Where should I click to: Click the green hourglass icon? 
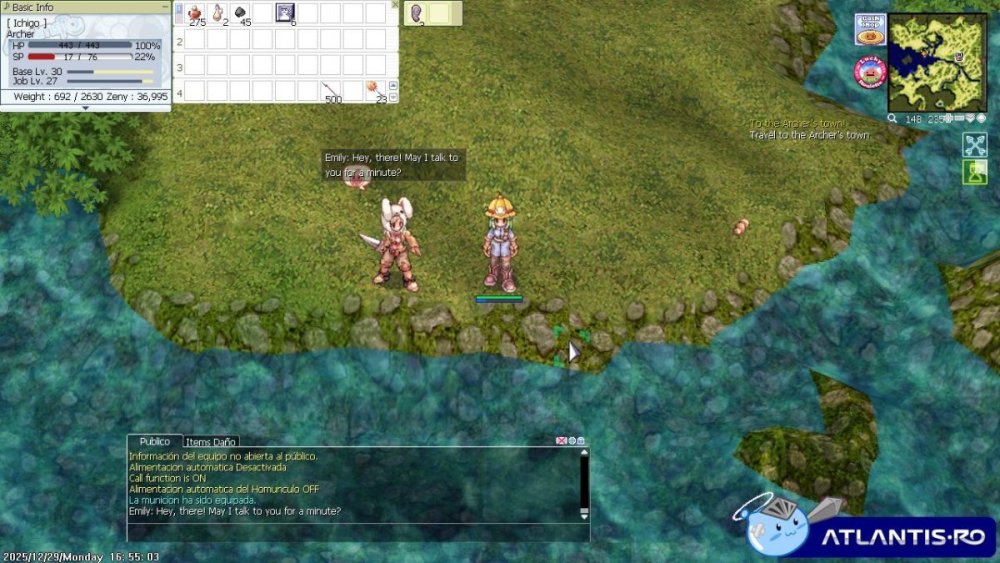974,172
